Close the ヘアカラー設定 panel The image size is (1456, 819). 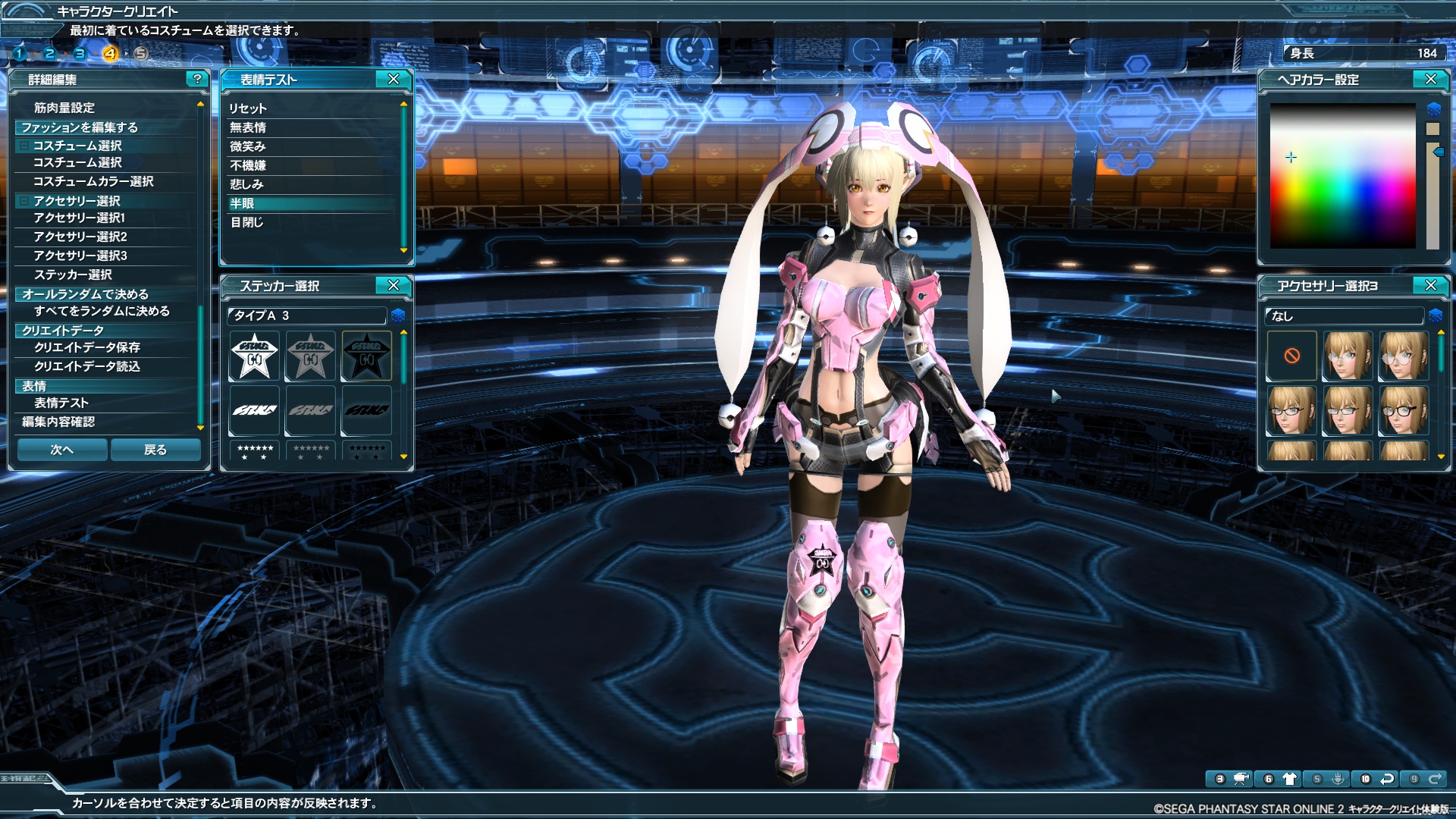pyautogui.click(x=1431, y=79)
